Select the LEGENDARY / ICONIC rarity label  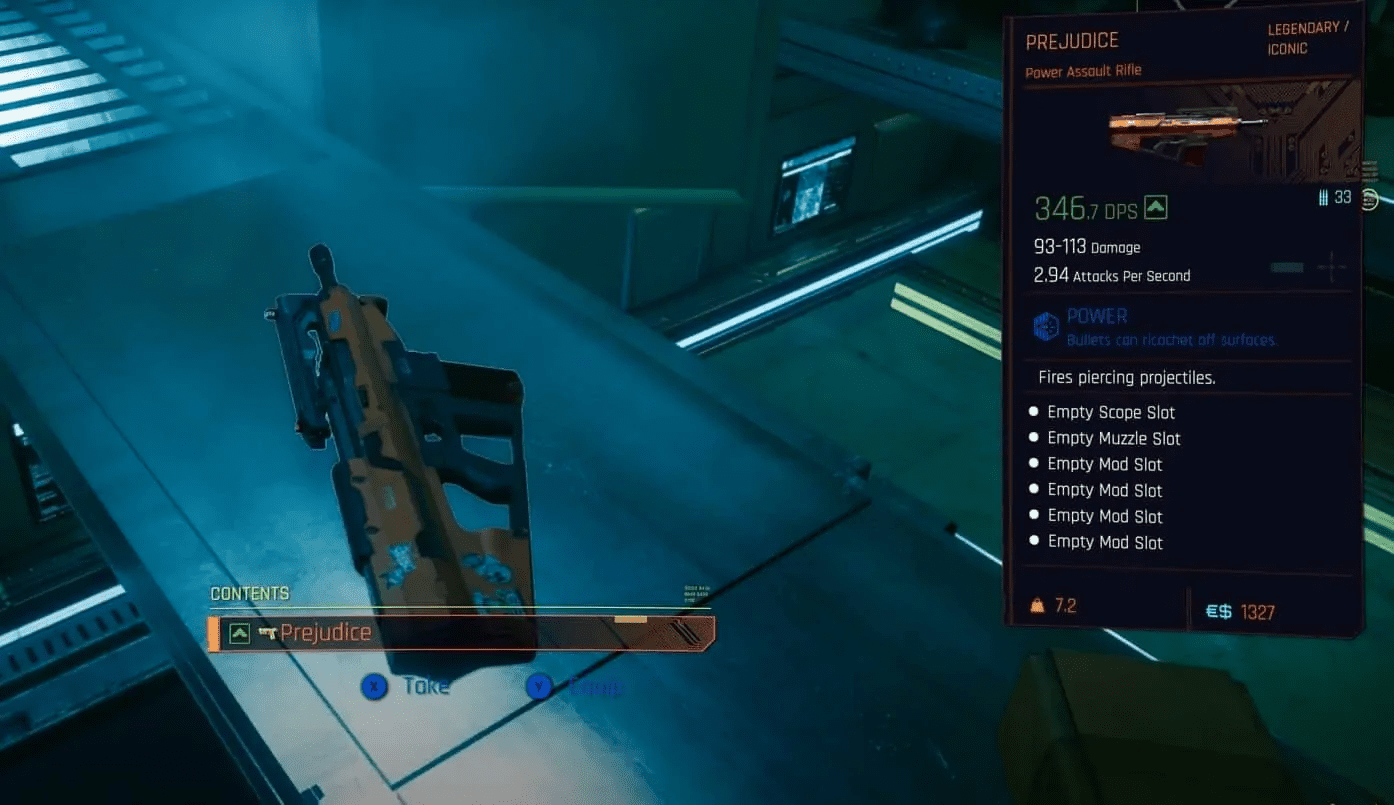point(1305,37)
